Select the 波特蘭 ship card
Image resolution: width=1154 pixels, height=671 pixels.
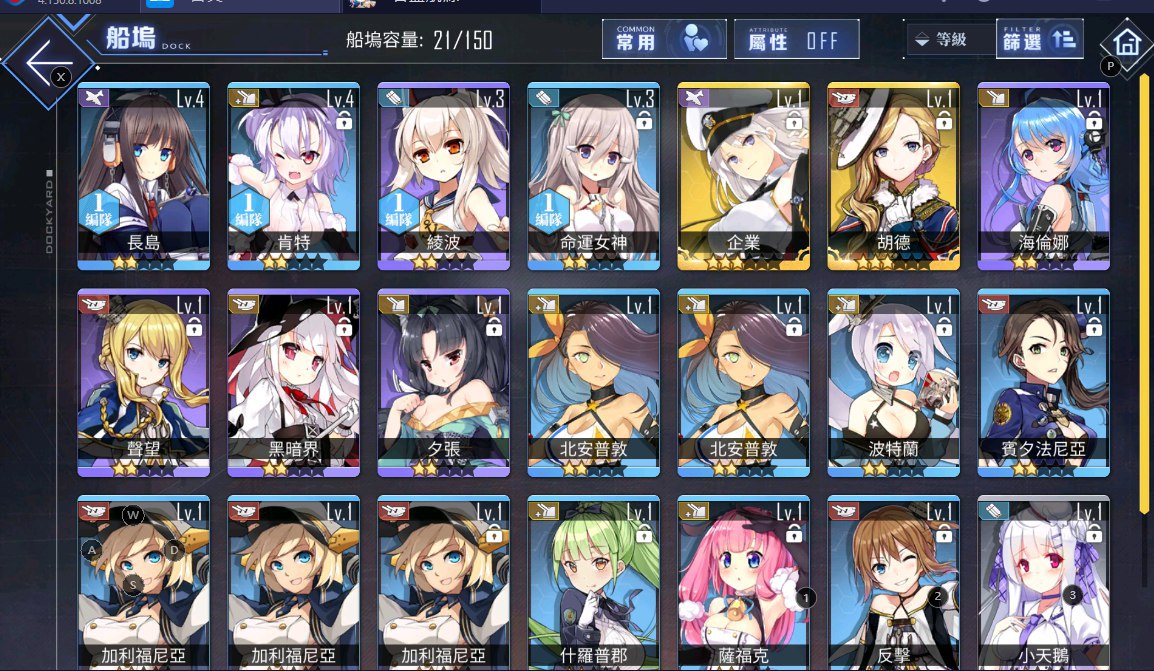(894, 382)
